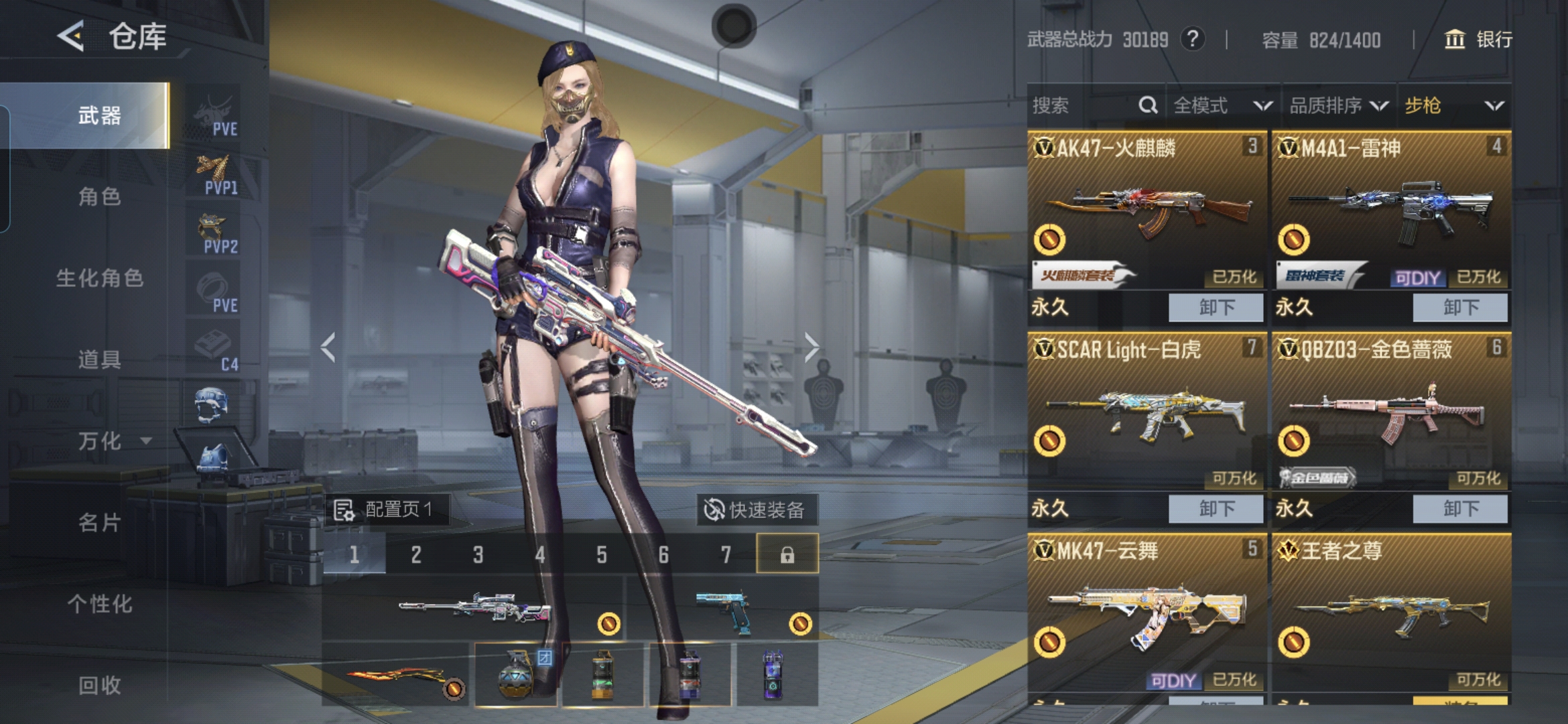
Task: Unequip the AK47-火麒麟 with 卸下
Action: click(1216, 308)
